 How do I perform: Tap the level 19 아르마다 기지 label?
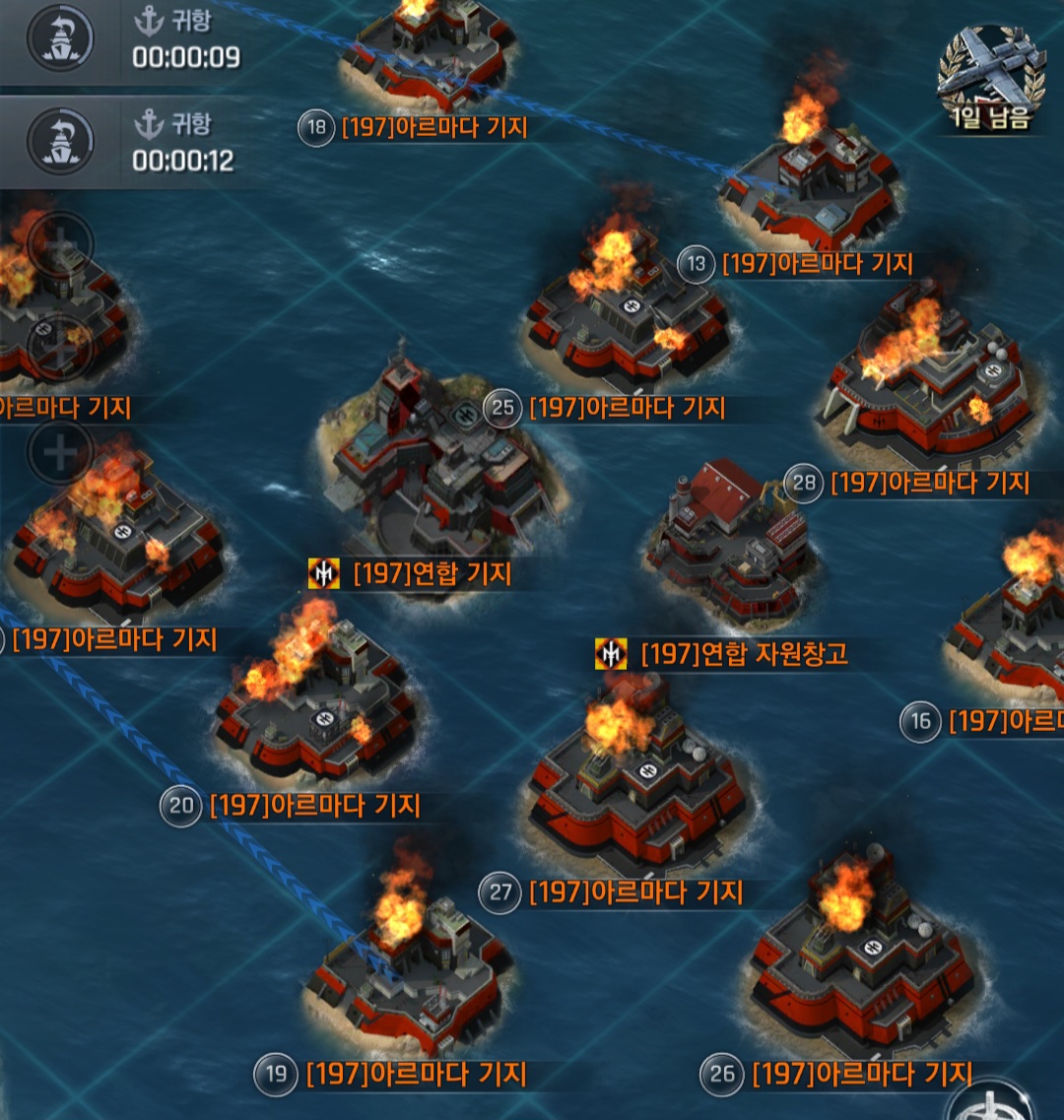(416, 1074)
